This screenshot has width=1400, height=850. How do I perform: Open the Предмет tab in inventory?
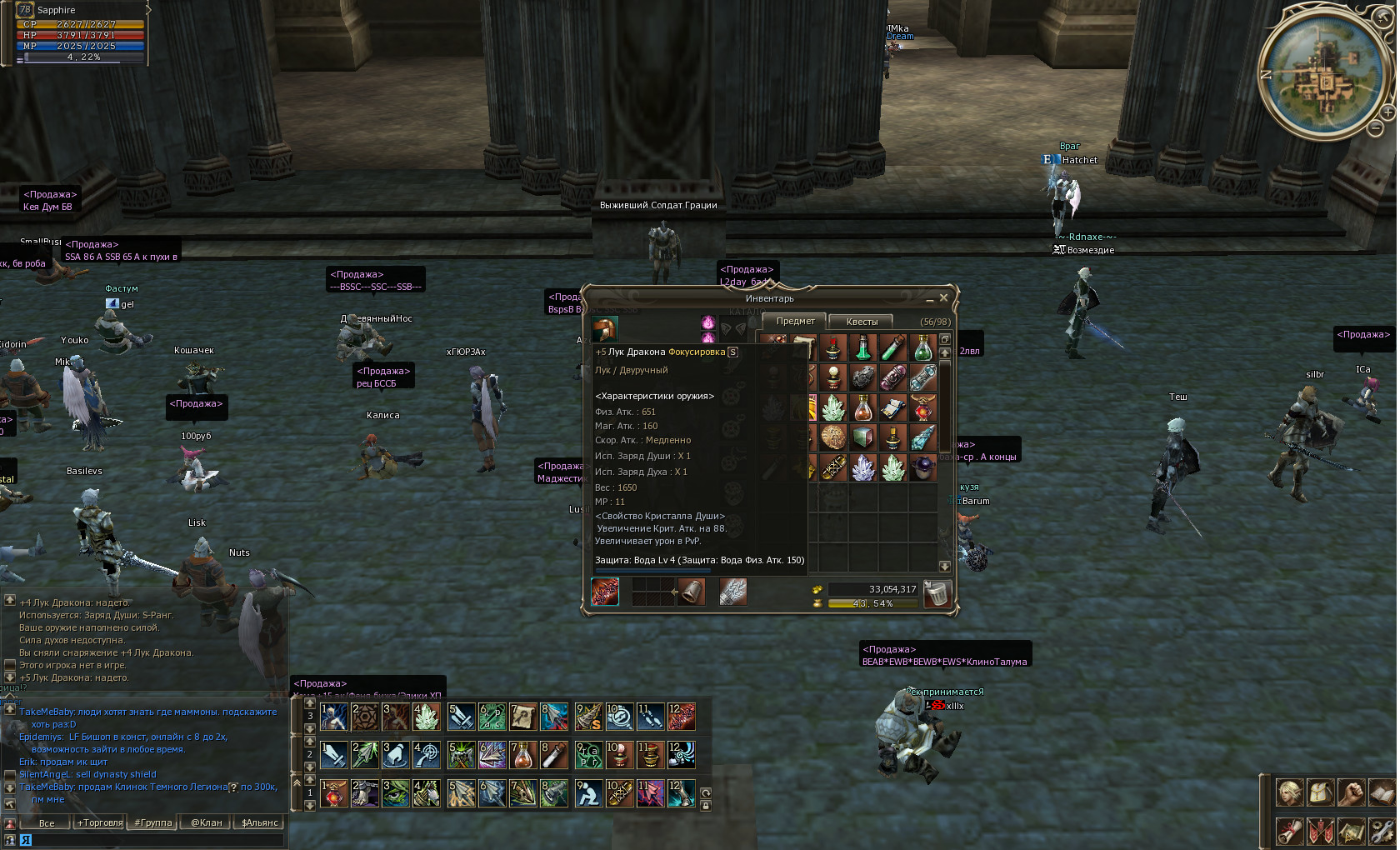(795, 321)
